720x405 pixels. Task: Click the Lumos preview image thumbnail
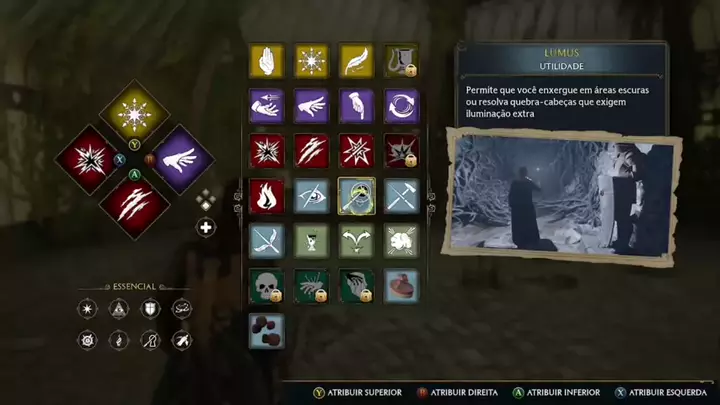(x=561, y=198)
